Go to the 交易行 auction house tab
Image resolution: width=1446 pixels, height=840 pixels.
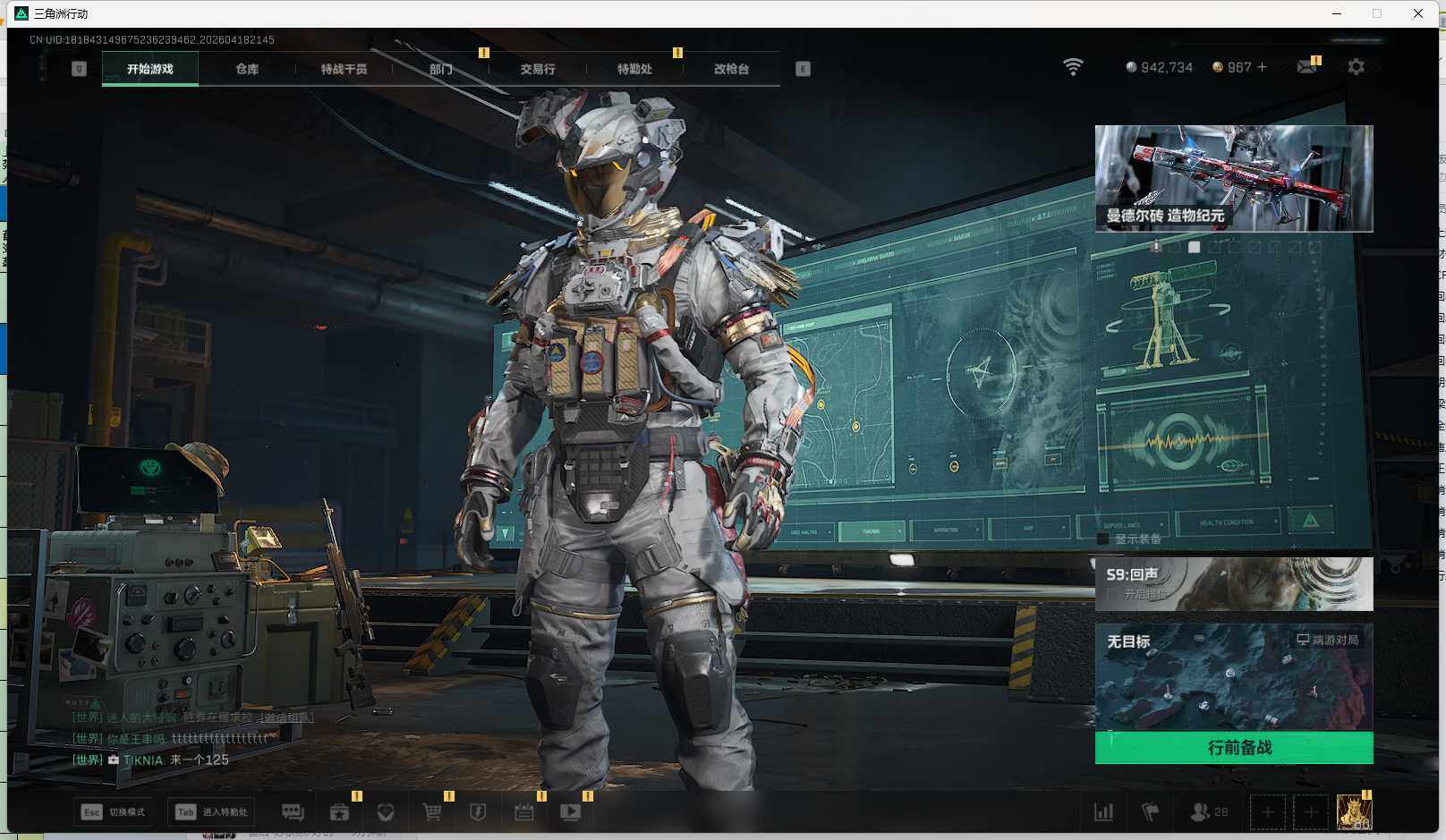pos(537,69)
